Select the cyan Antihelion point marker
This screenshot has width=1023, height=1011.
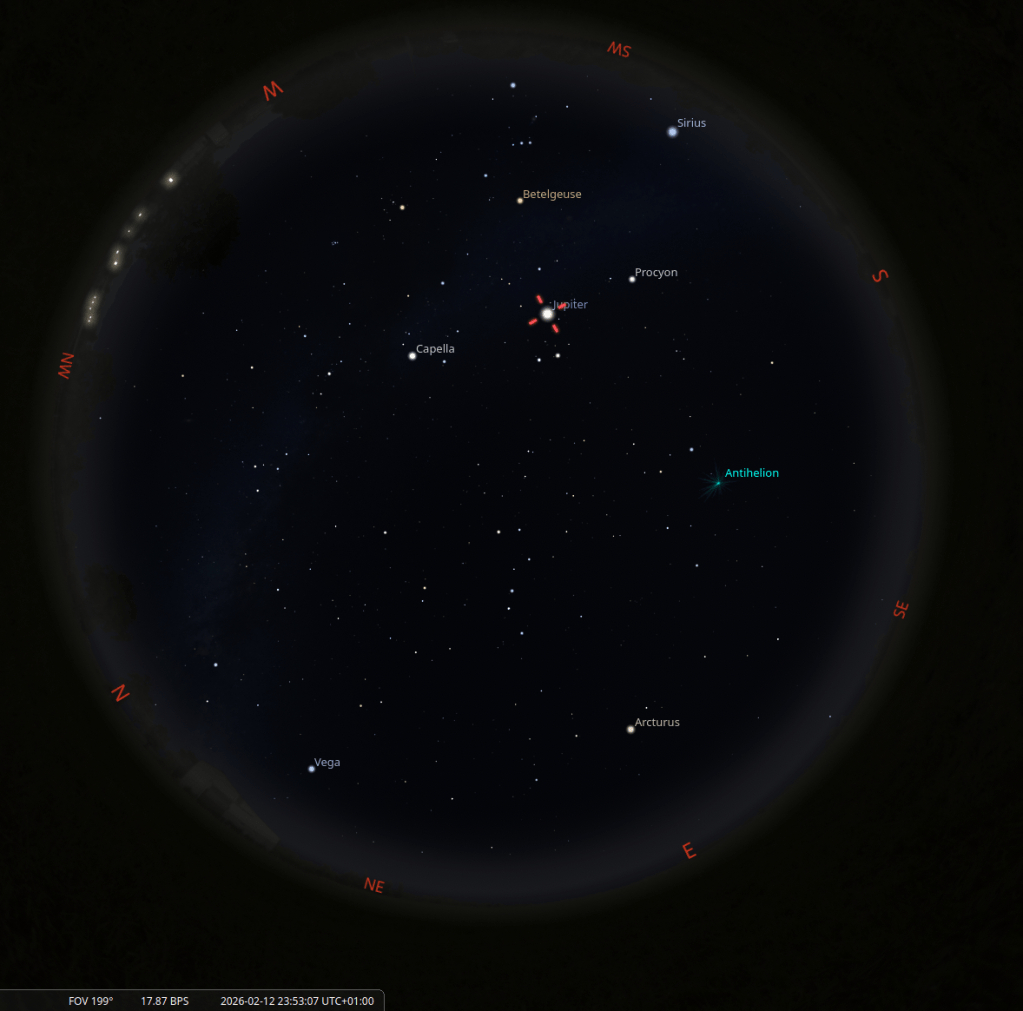pos(717,483)
